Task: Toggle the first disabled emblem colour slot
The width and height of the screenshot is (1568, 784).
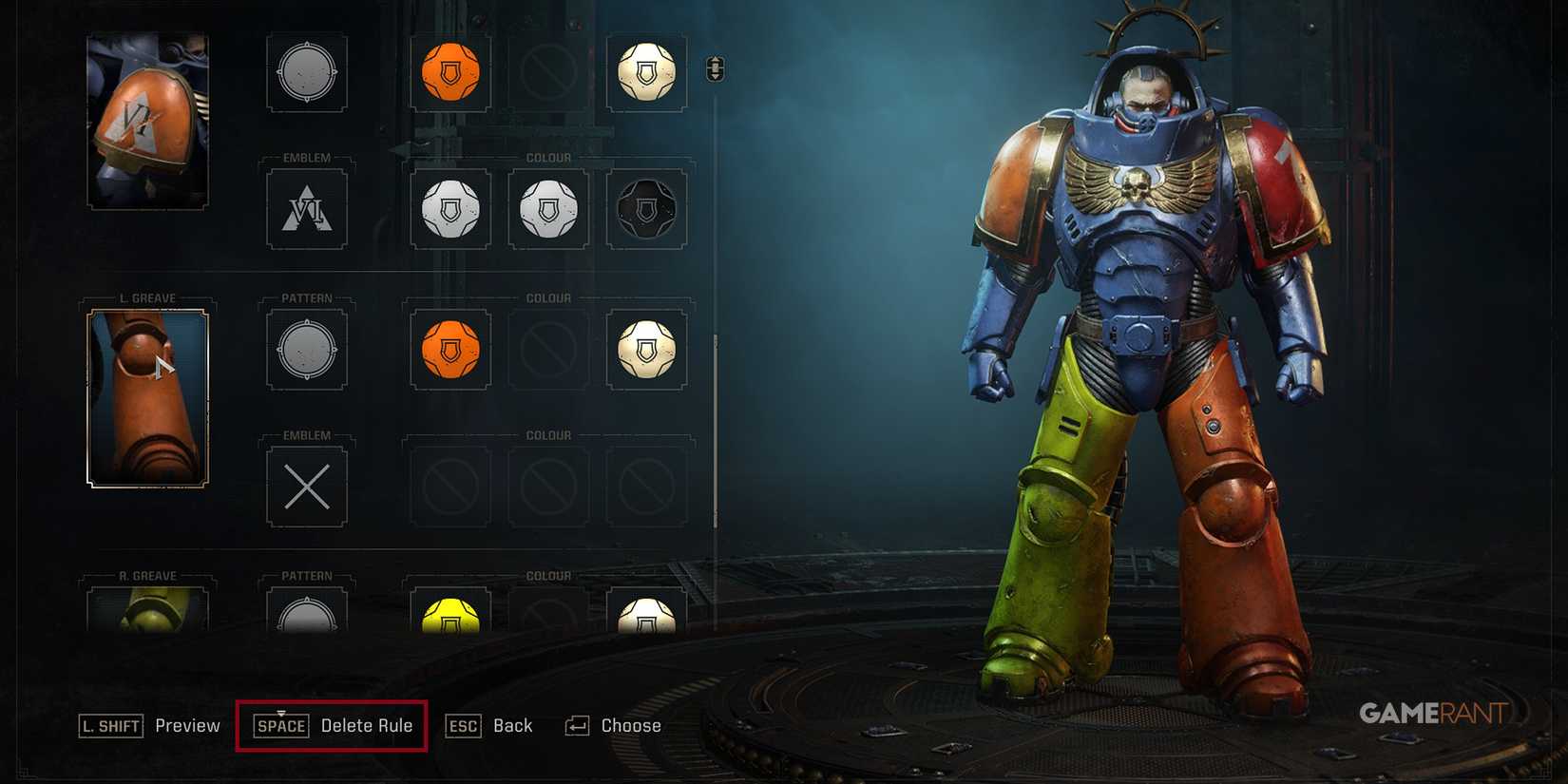Action: (449, 486)
